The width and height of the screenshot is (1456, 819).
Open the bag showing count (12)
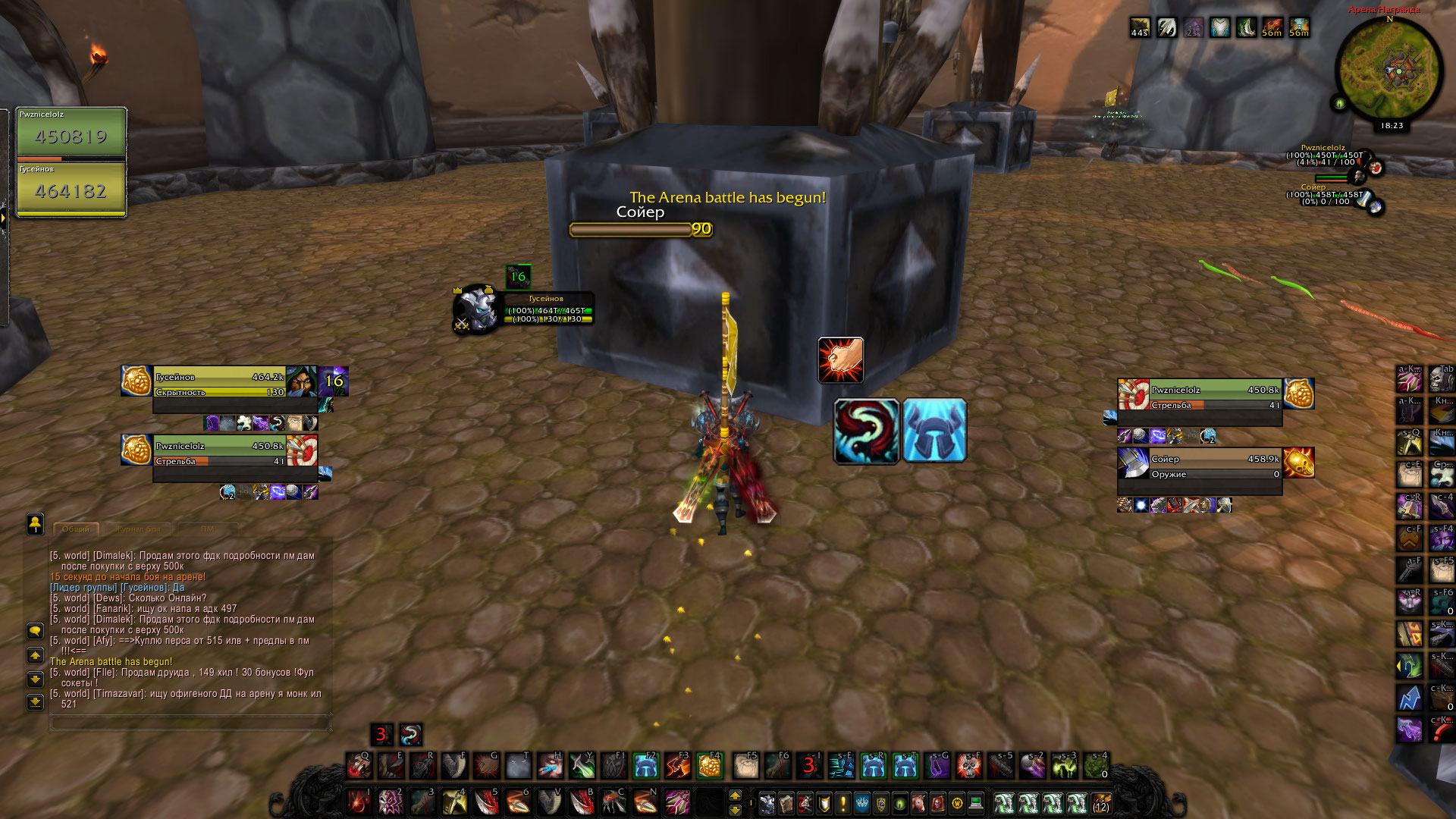click(1101, 802)
